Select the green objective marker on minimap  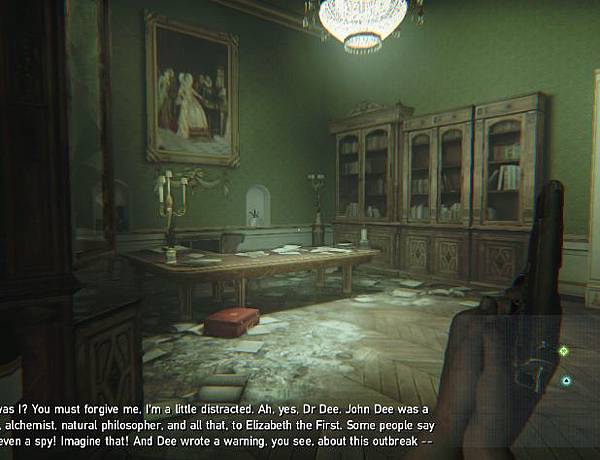click(563, 351)
